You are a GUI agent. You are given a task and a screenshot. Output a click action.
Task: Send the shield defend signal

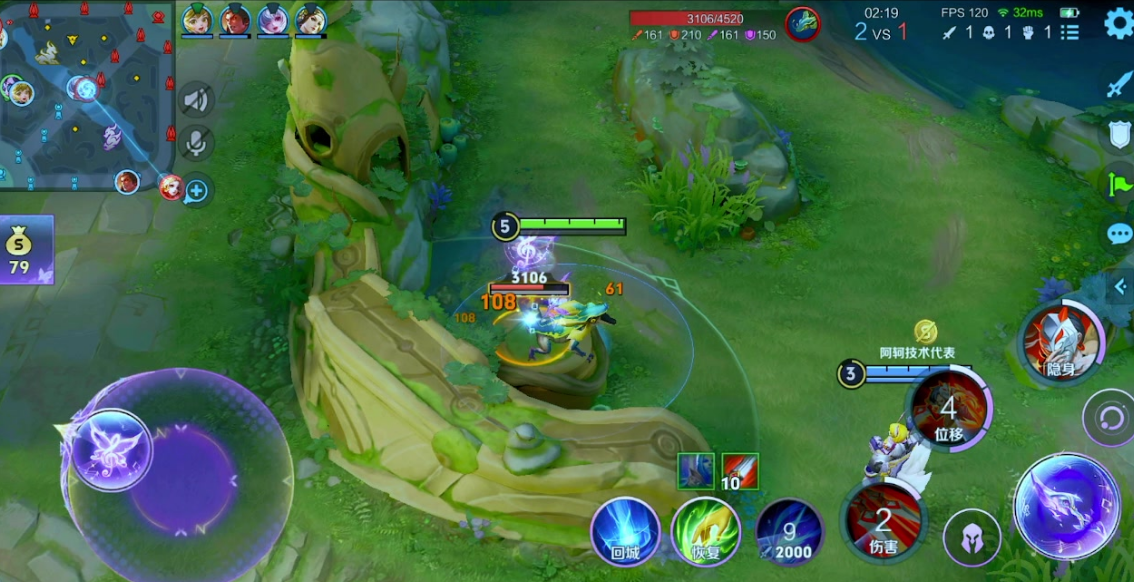click(x=1119, y=135)
